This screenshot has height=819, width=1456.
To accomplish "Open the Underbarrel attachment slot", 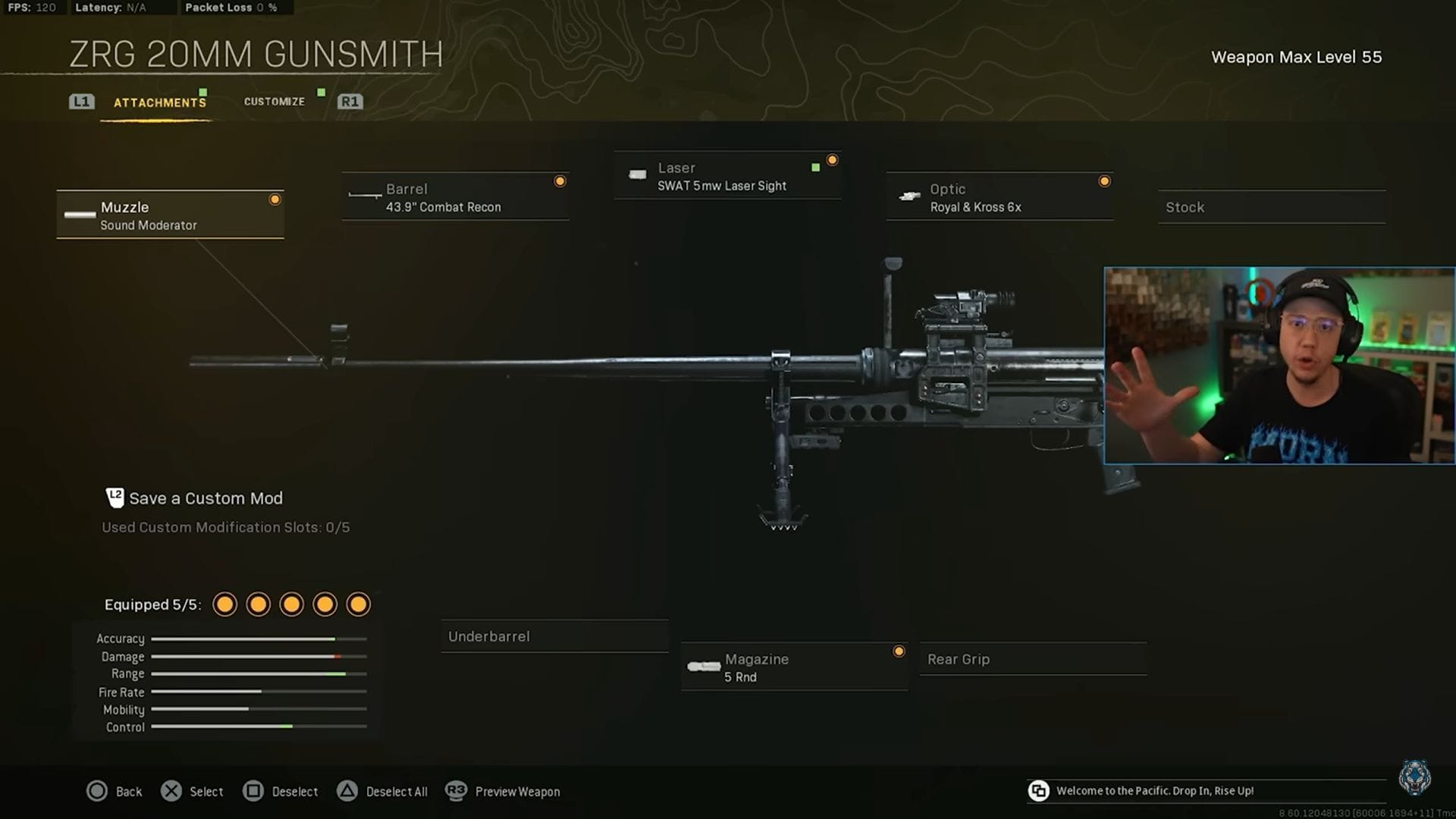I will [x=554, y=636].
